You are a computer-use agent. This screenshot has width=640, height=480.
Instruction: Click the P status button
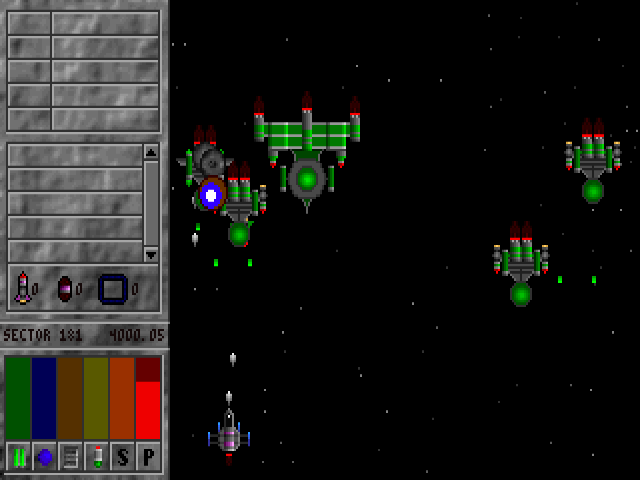click(148, 456)
